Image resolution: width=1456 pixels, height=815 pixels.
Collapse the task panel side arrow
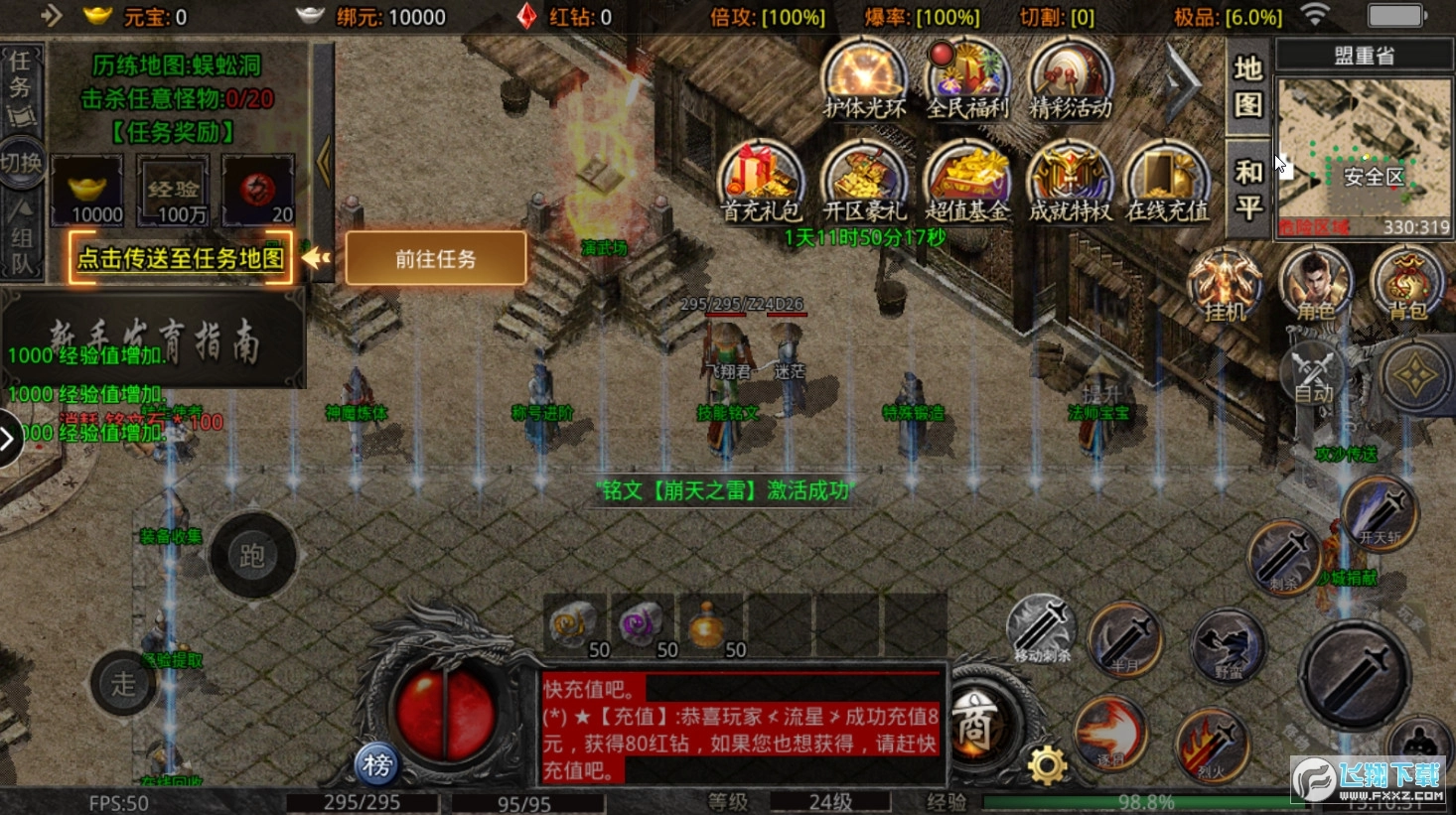323,164
